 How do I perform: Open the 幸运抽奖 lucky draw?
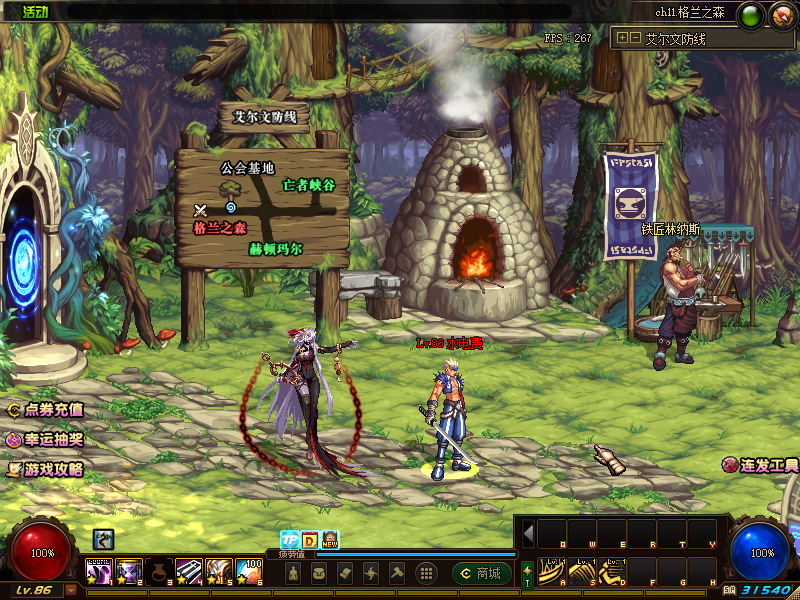[x=46, y=440]
